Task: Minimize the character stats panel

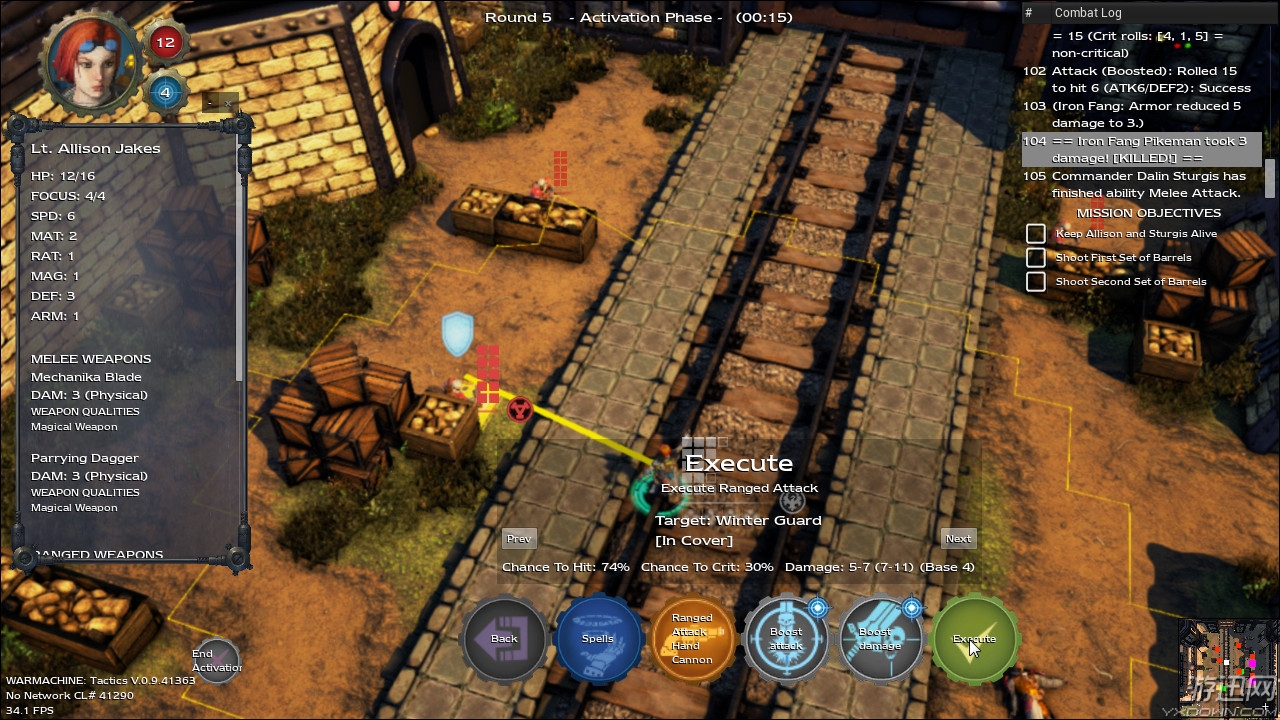Action: 210,103
